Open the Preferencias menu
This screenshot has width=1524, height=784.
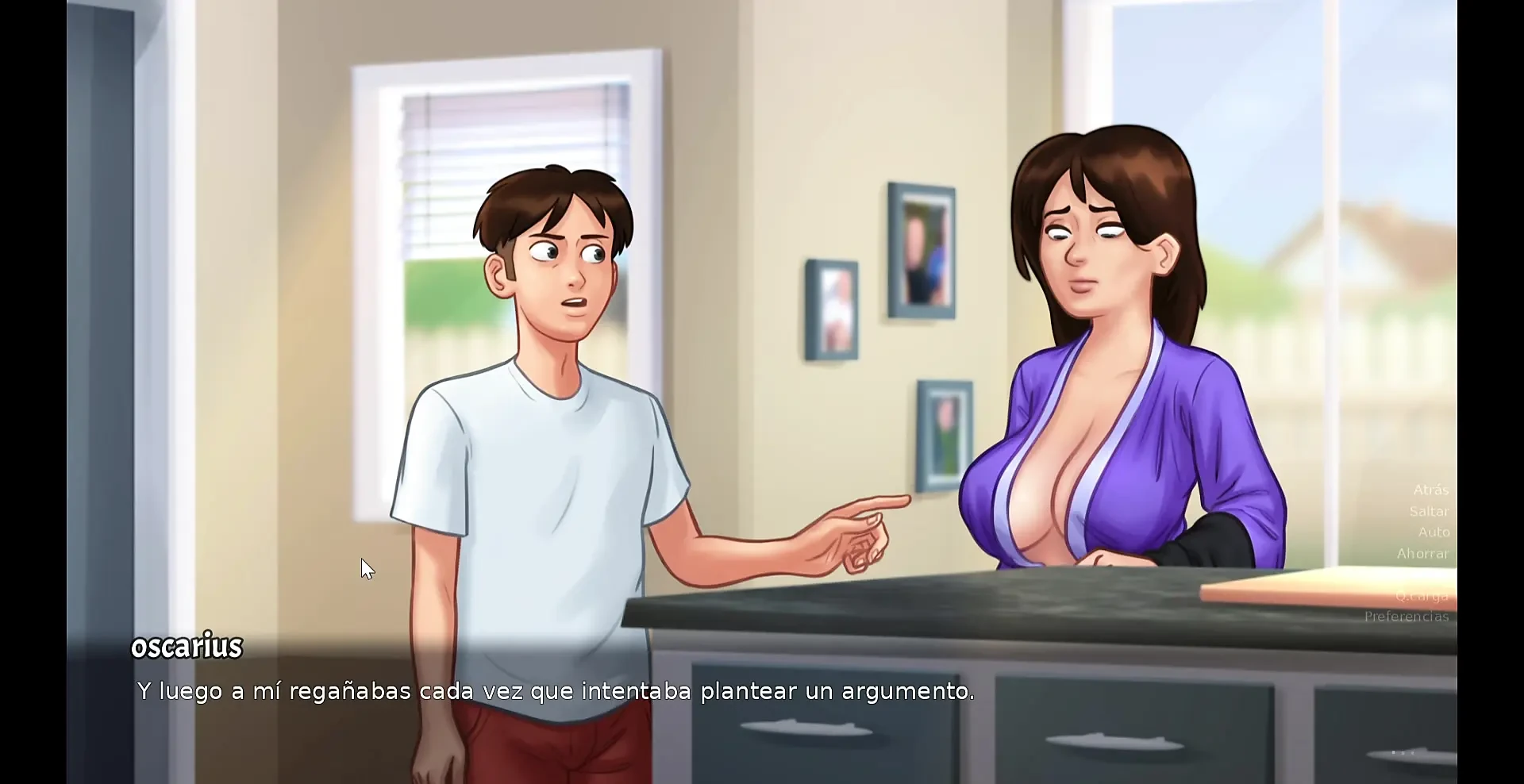coord(1406,617)
